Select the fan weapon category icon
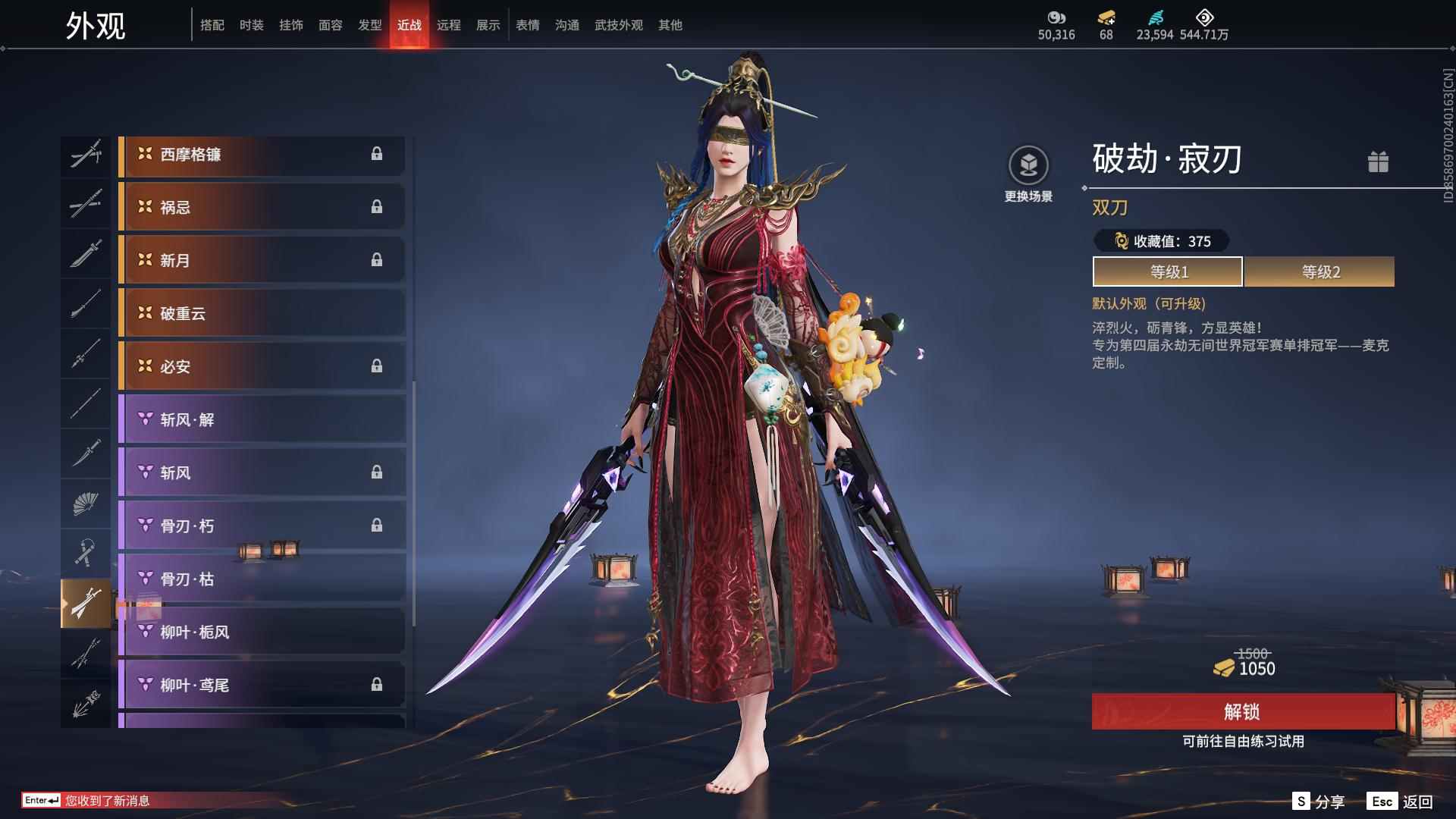The width and height of the screenshot is (1456, 819). click(x=86, y=504)
